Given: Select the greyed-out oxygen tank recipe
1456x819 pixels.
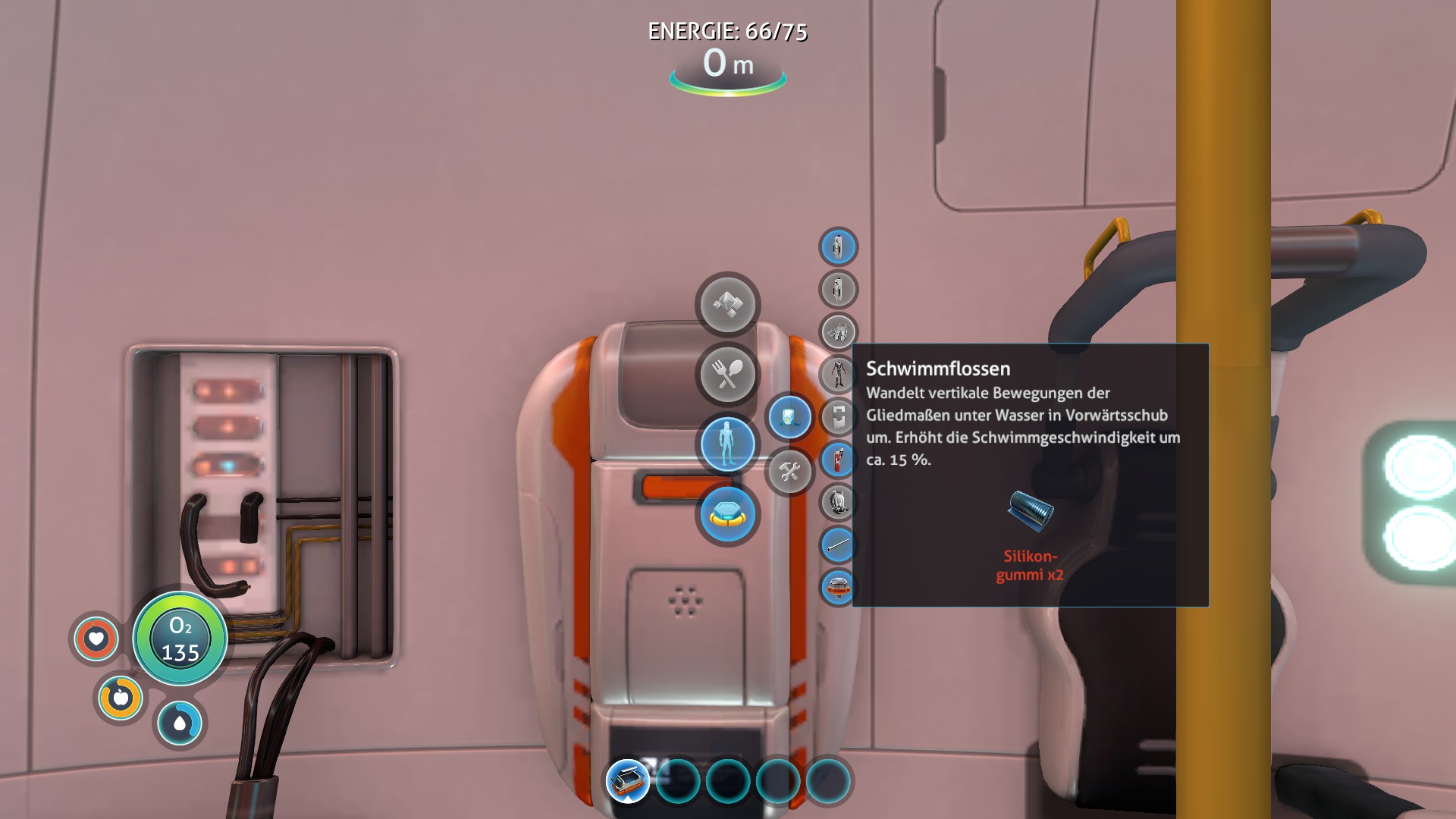Looking at the screenshot, I should tap(838, 289).
